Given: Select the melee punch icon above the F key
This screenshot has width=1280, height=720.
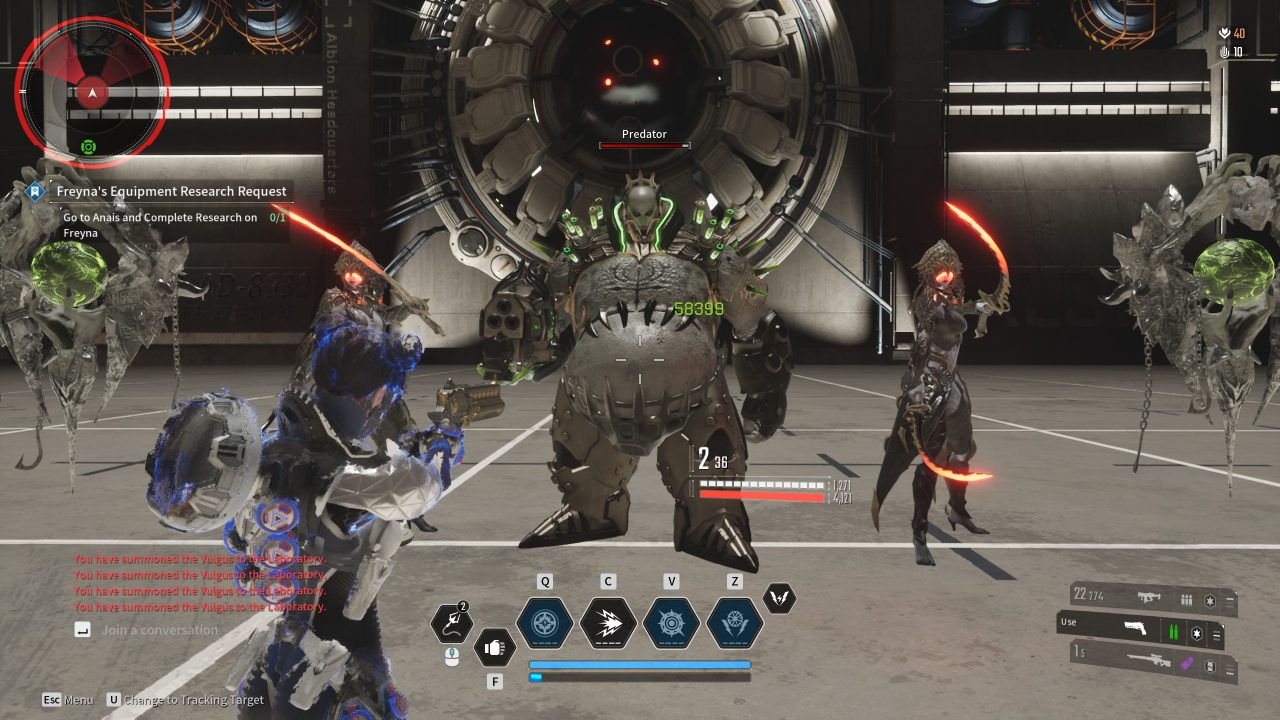Looking at the screenshot, I should tap(495, 647).
